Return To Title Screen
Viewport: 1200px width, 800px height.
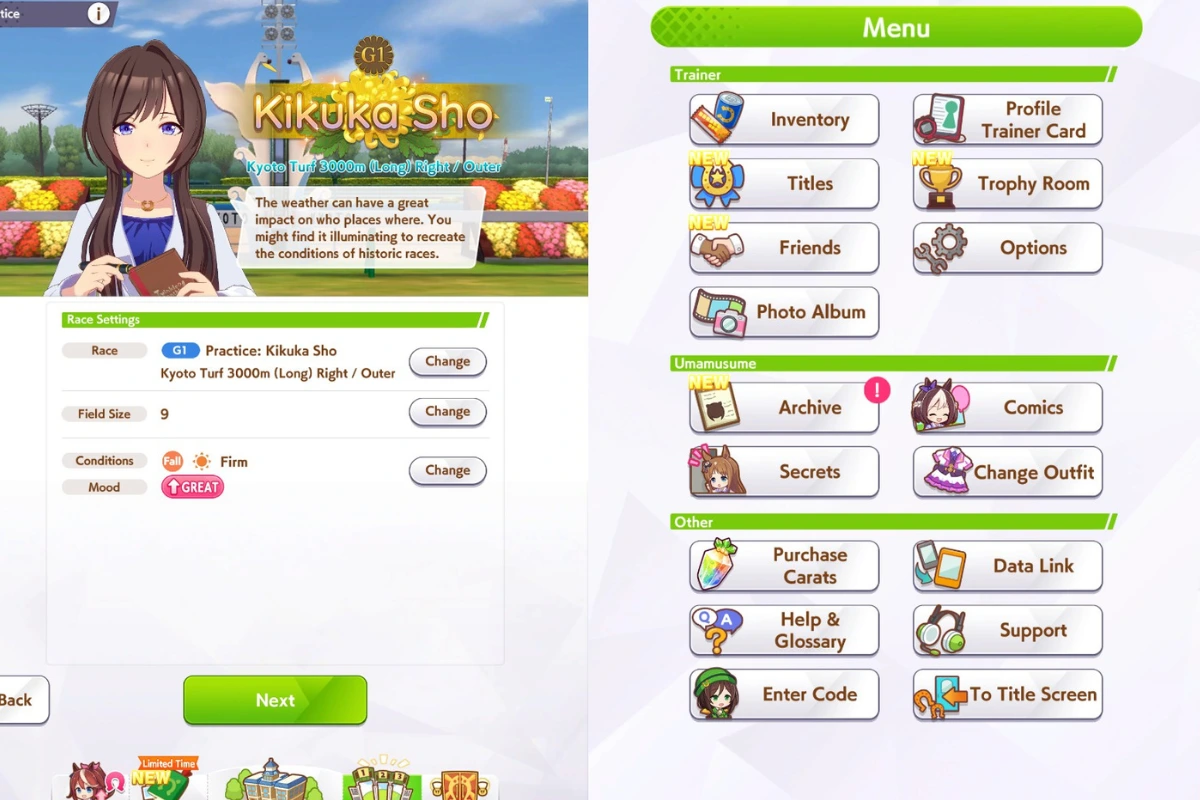click(x=1007, y=695)
